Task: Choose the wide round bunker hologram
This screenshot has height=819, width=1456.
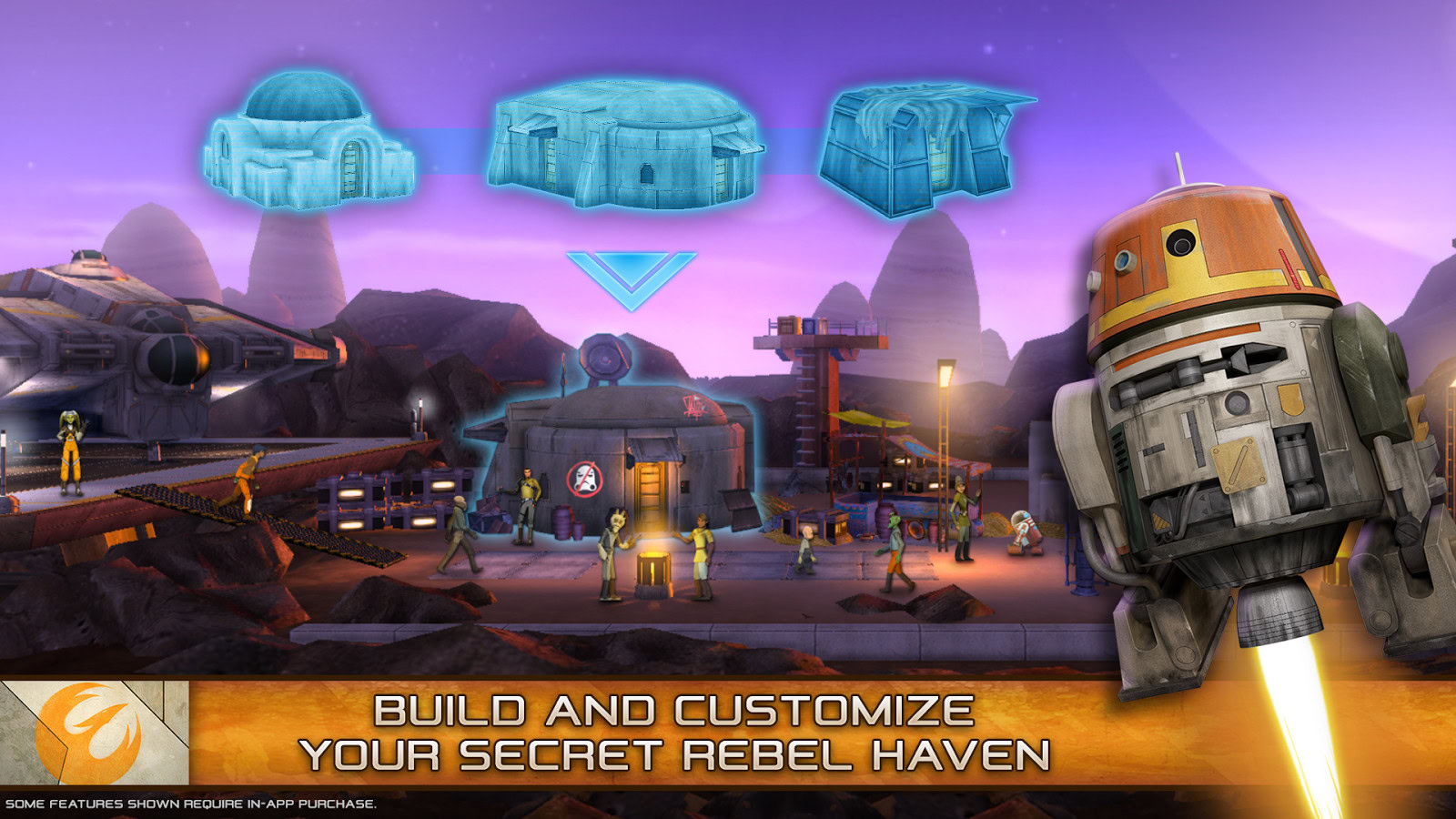Action: pos(625,146)
